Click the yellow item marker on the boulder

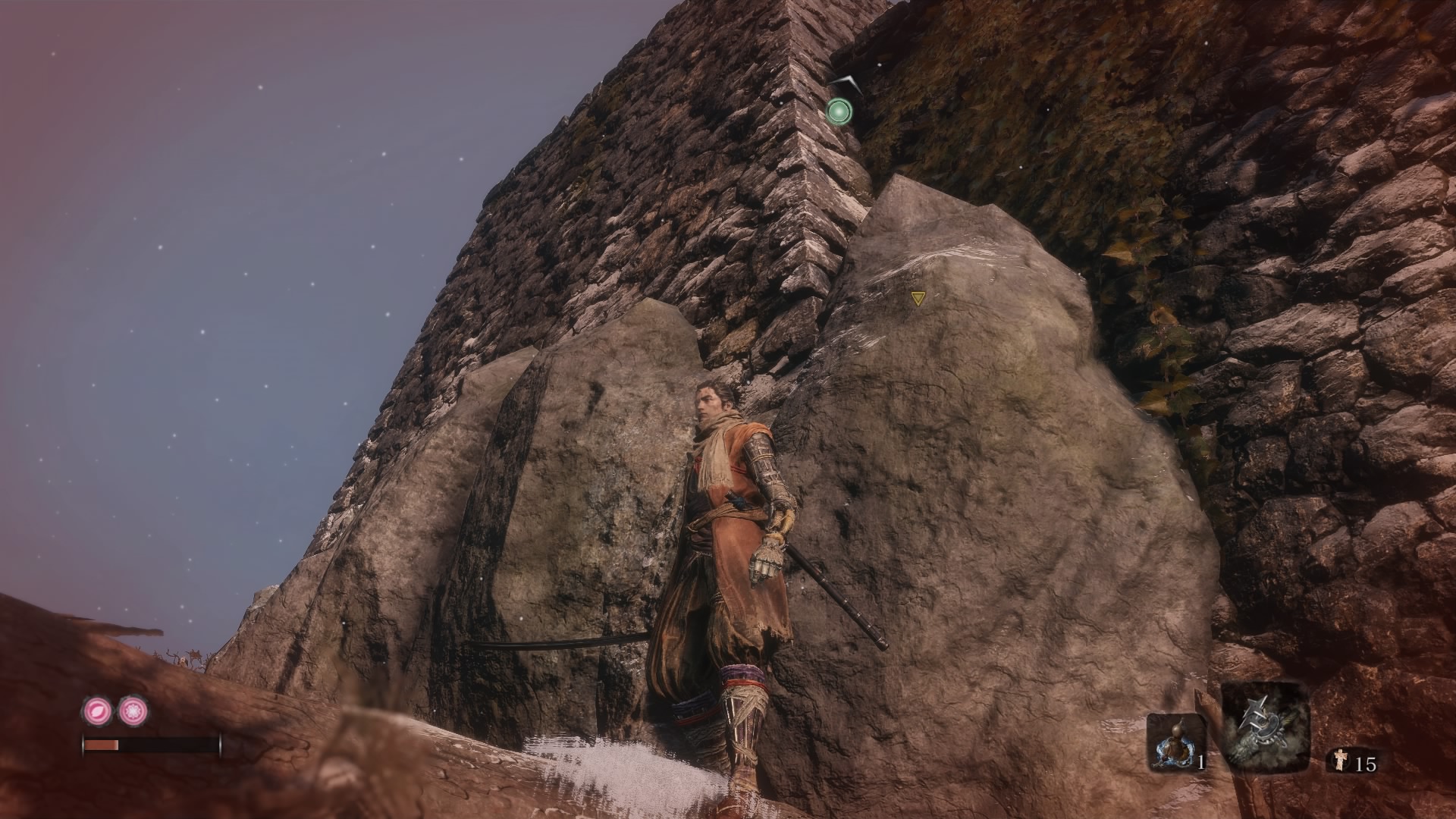(x=918, y=299)
